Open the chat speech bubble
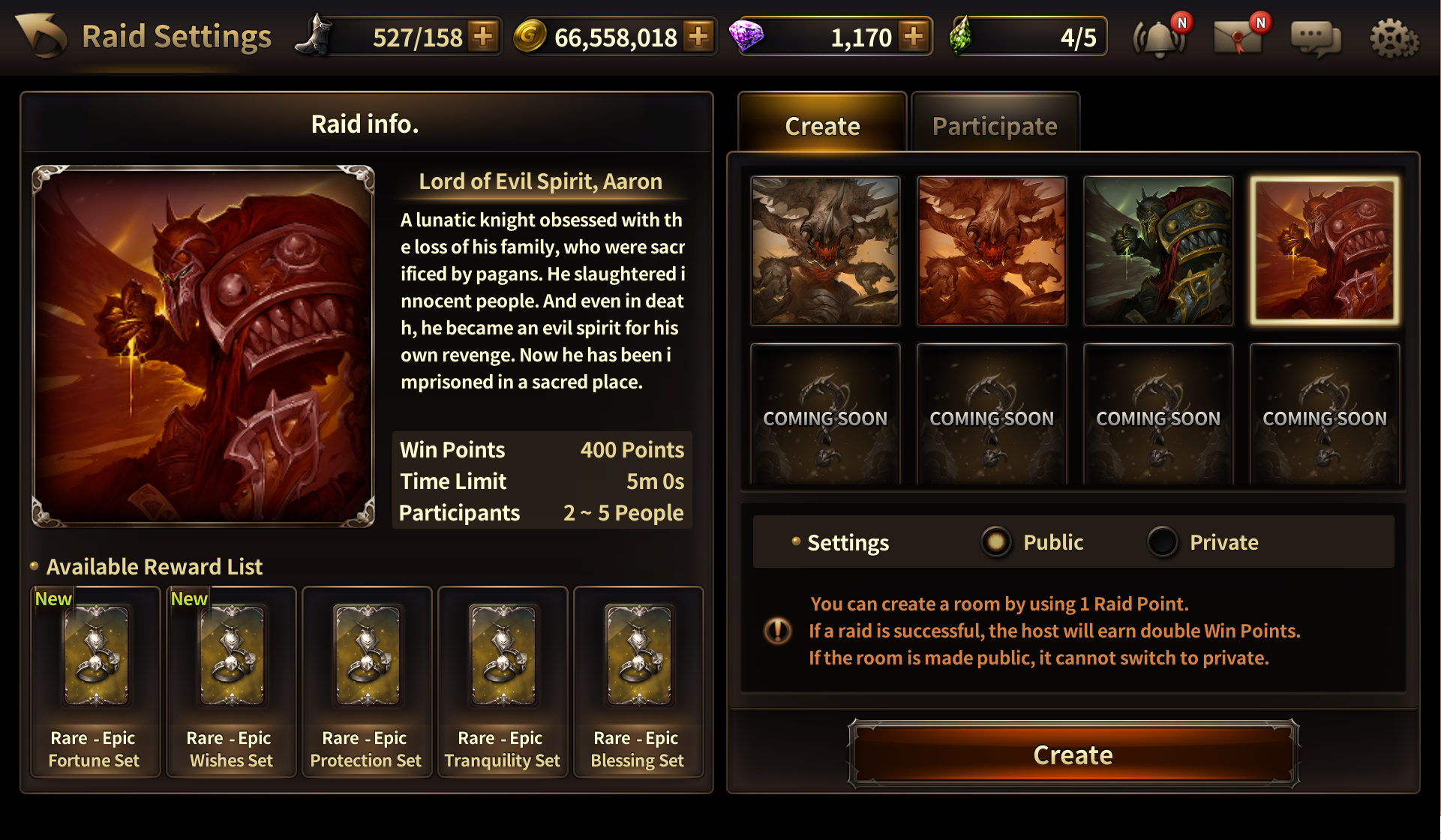 coord(1316,37)
